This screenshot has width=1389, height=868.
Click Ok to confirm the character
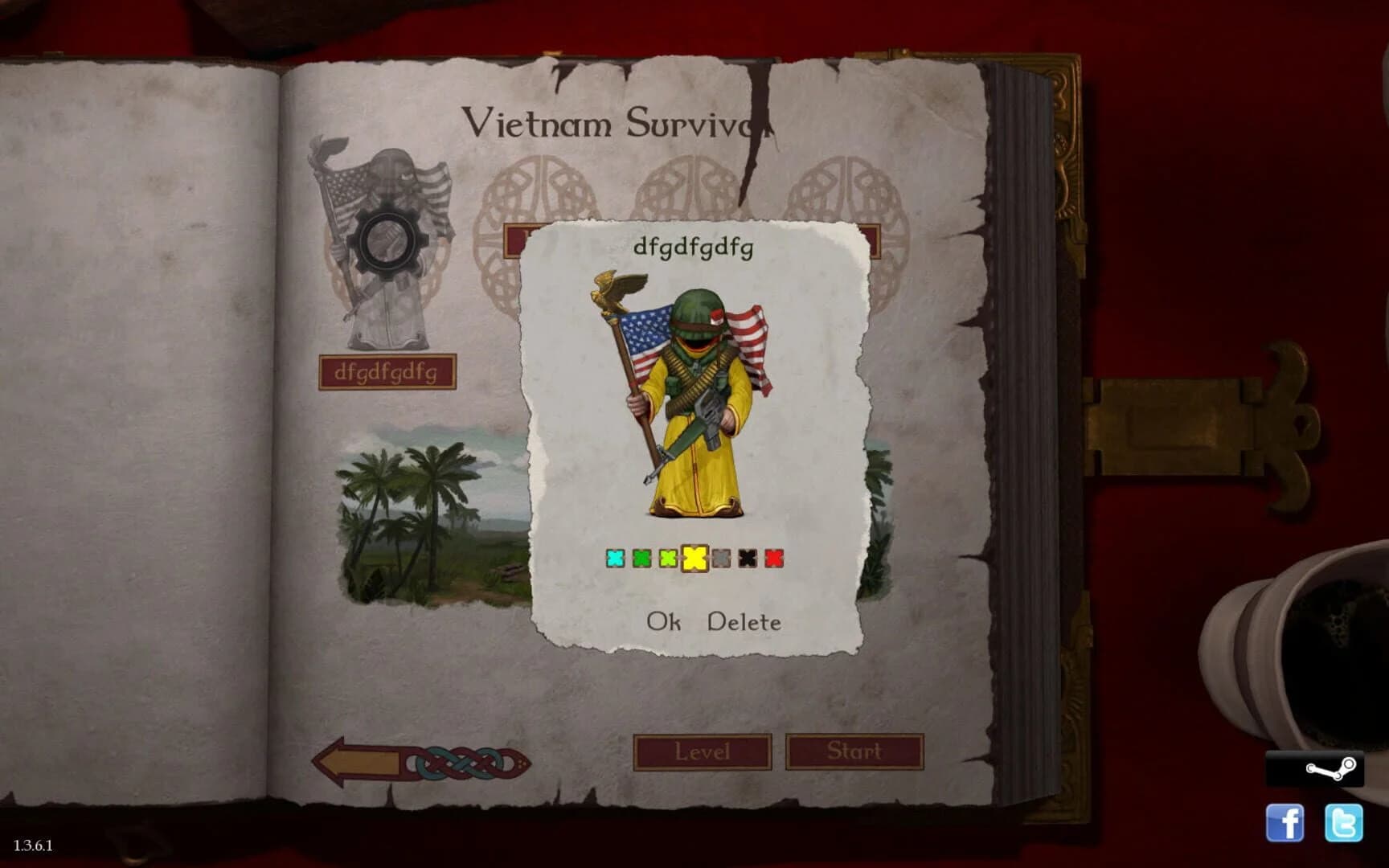(664, 621)
